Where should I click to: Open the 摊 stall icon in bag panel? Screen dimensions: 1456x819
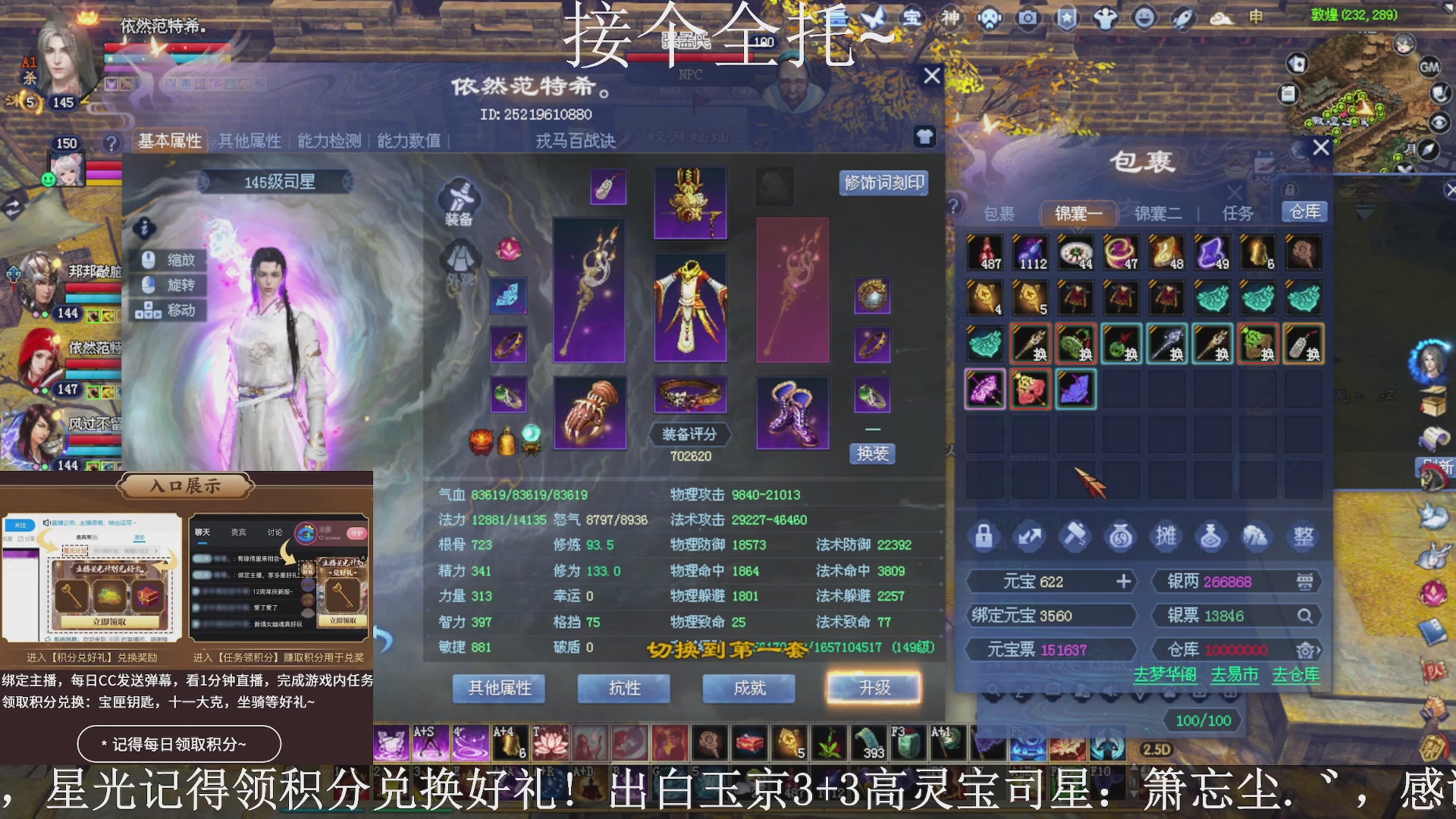[x=1166, y=535]
